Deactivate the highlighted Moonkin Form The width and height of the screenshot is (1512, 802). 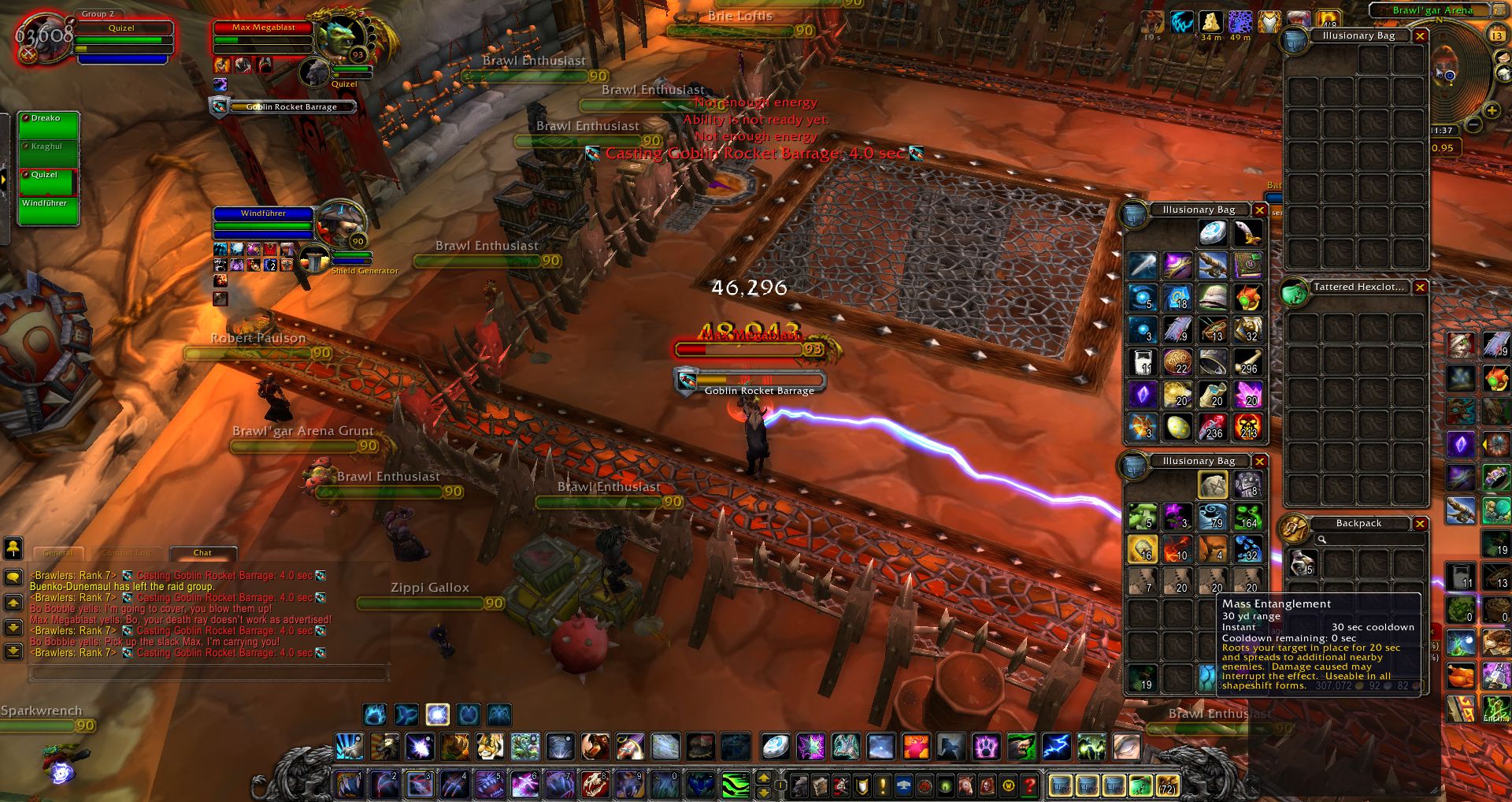[438, 715]
